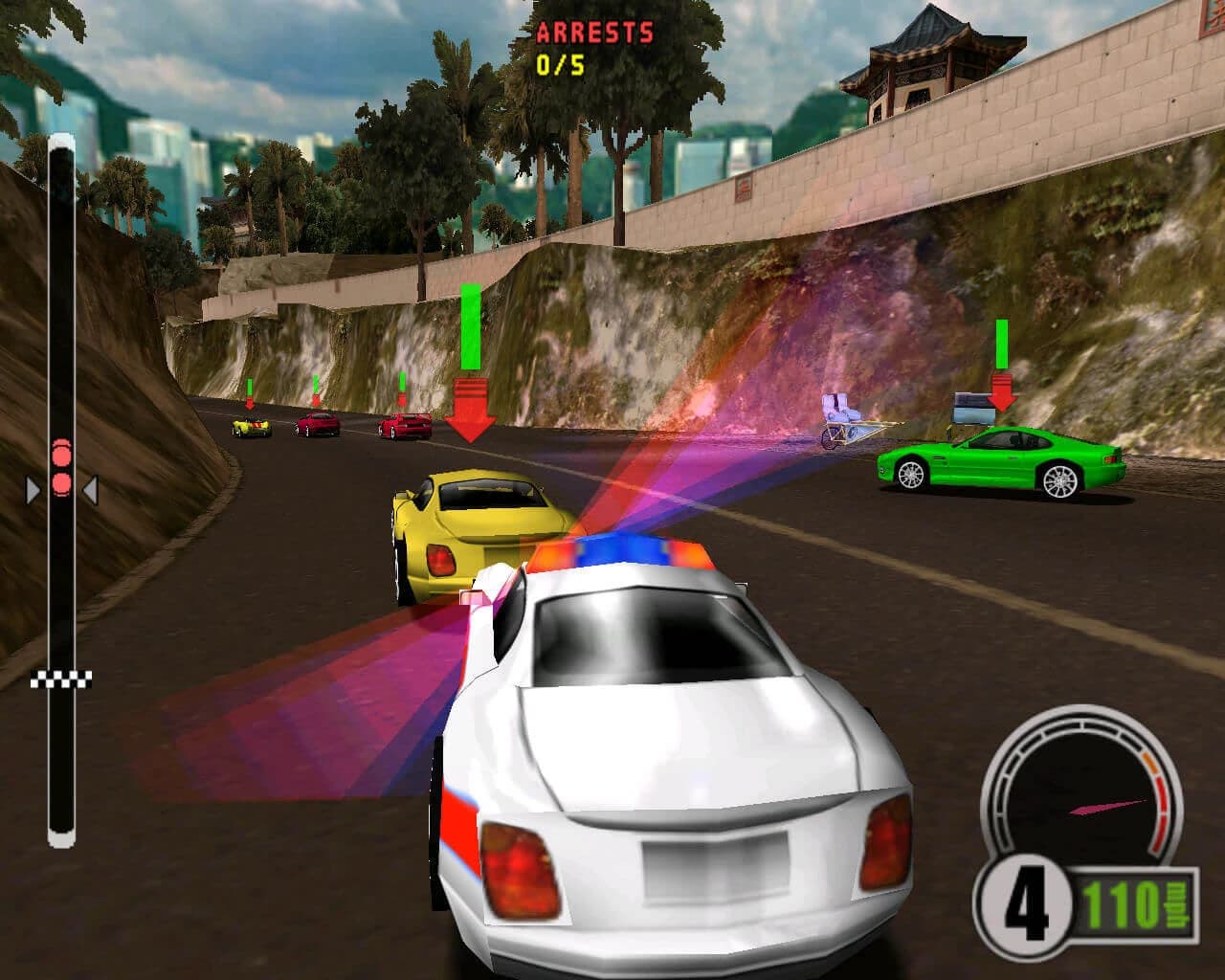
Task: Click the right-pointing triangle beside the track bar
Action: click(x=33, y=489)
